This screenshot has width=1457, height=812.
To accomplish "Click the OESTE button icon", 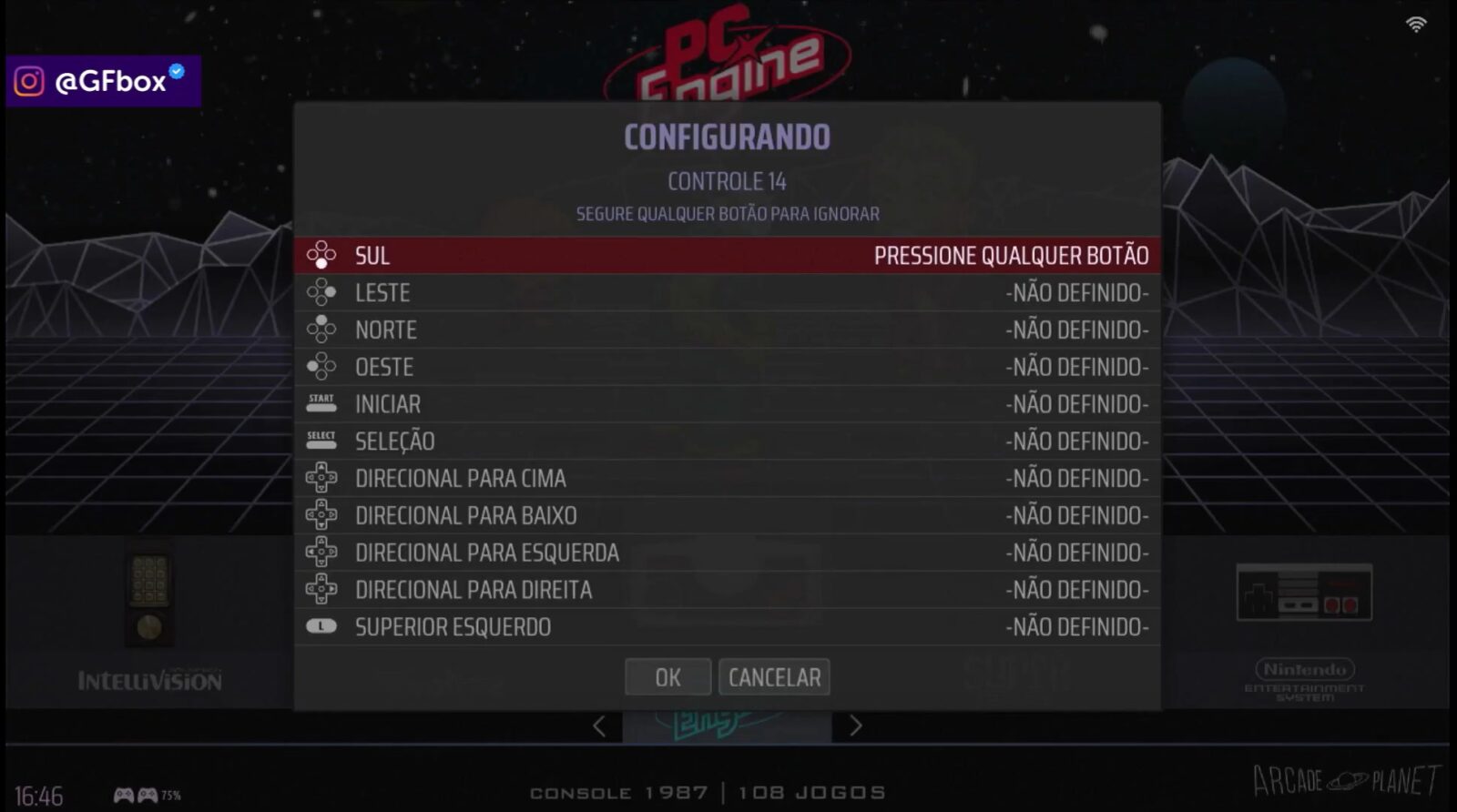I will pos(322,367).
